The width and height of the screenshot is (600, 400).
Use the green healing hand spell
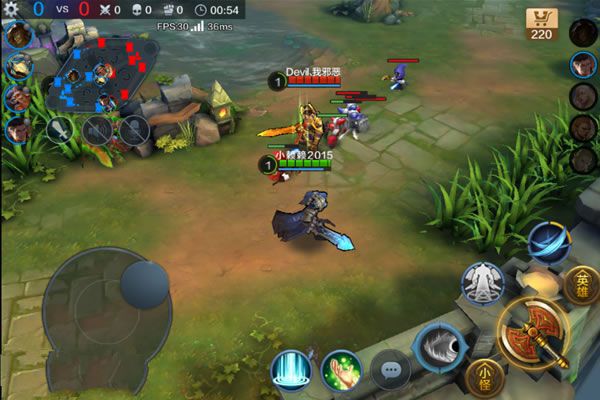pyautogui.click(x=341, y=371)
